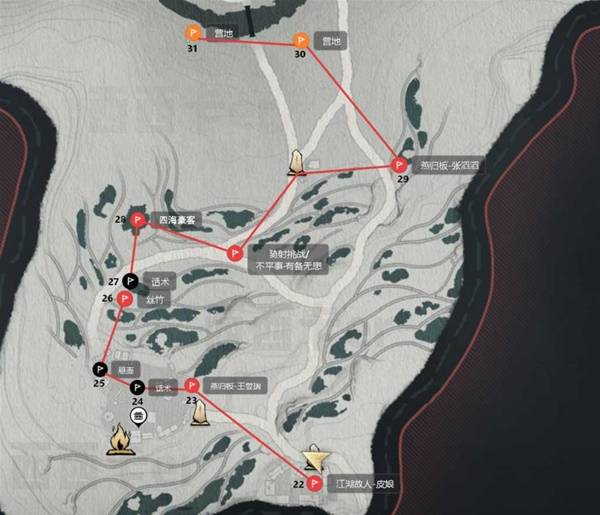The width and height of the screenshot is (600, 515).
Task: Select the stone monument icon near marker 29
Action: [296, 163]
